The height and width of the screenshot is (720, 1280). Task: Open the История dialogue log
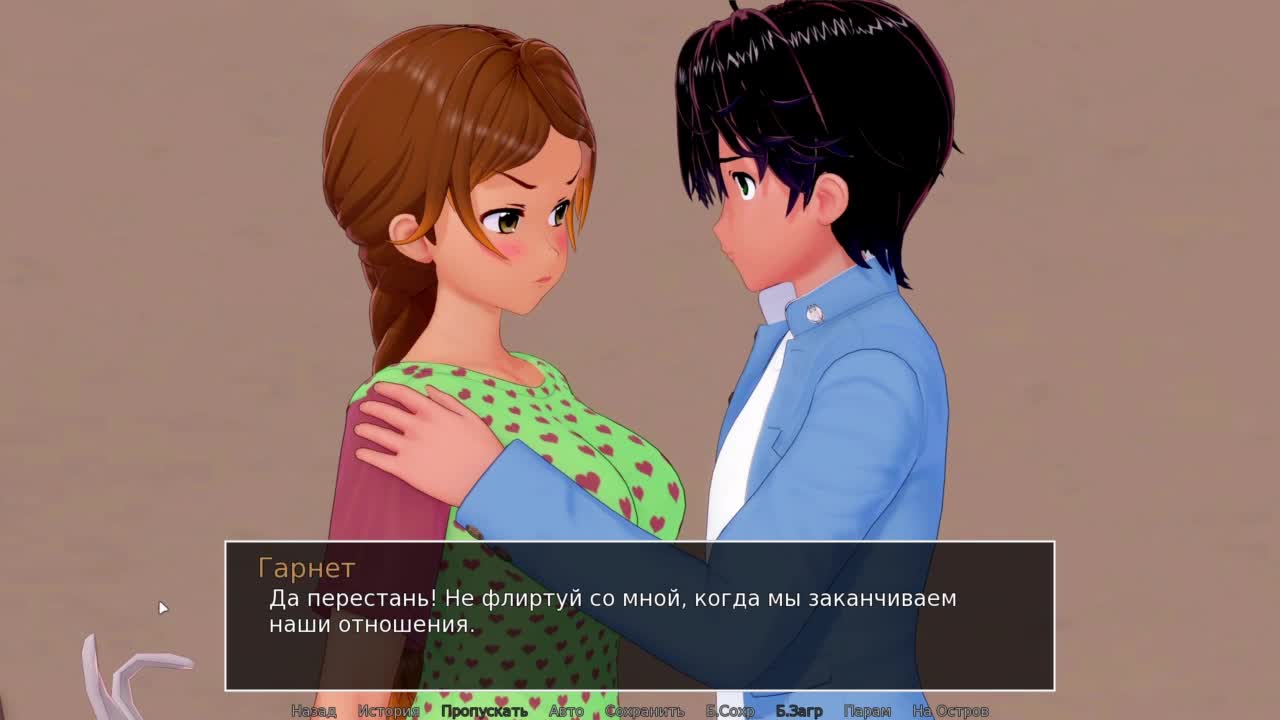388,711
